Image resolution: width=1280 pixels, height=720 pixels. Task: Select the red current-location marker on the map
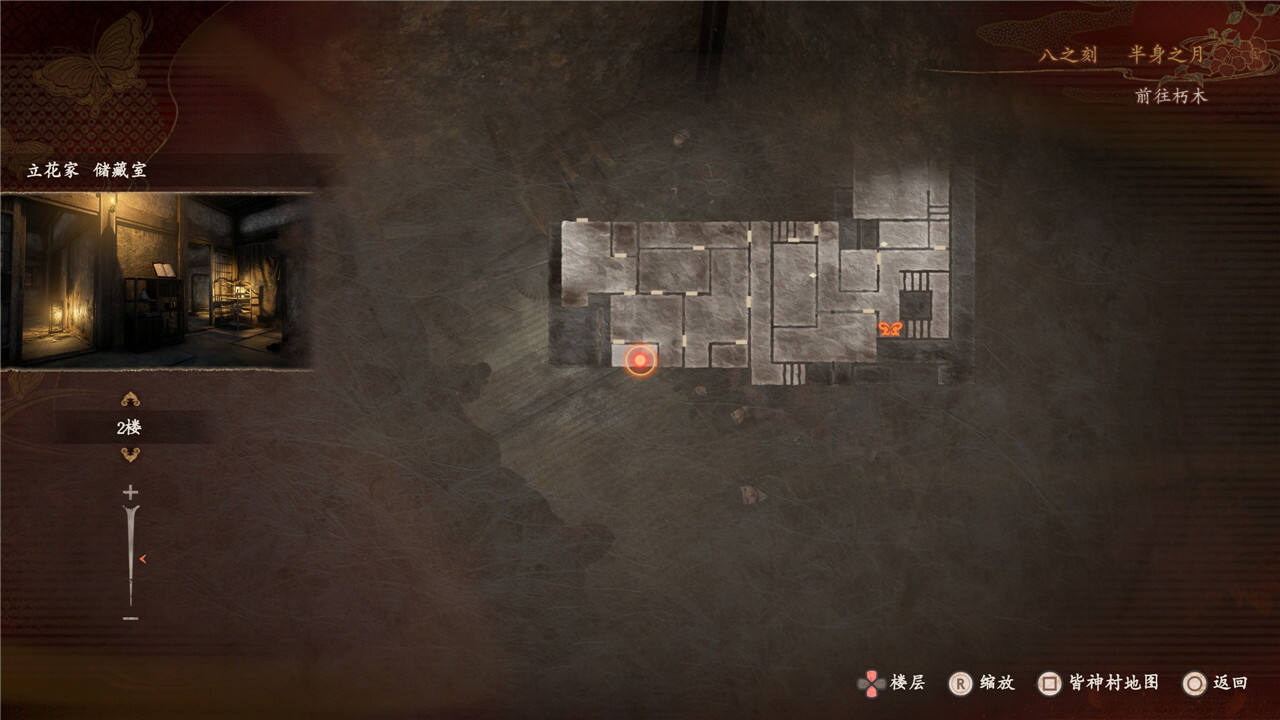640,360
